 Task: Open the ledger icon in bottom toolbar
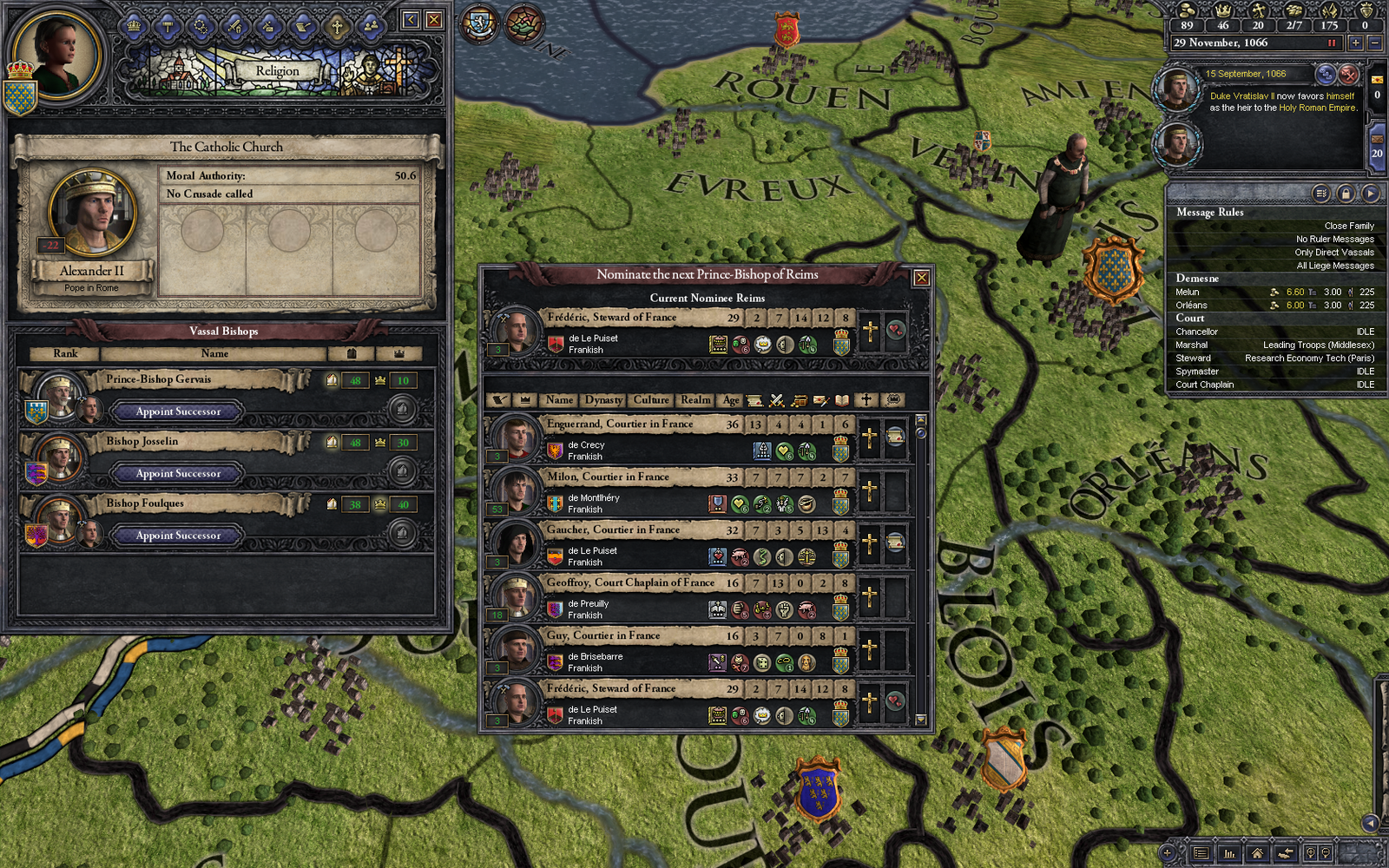pyautogui.click(x=1200, y=853)
